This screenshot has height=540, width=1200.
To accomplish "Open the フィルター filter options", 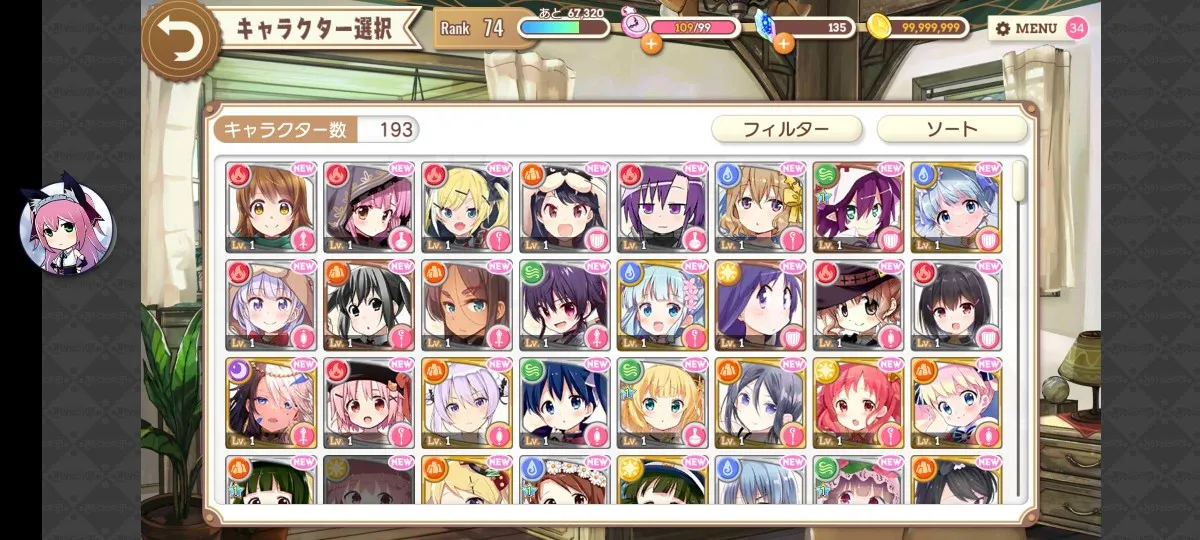I will pos(786,129).
